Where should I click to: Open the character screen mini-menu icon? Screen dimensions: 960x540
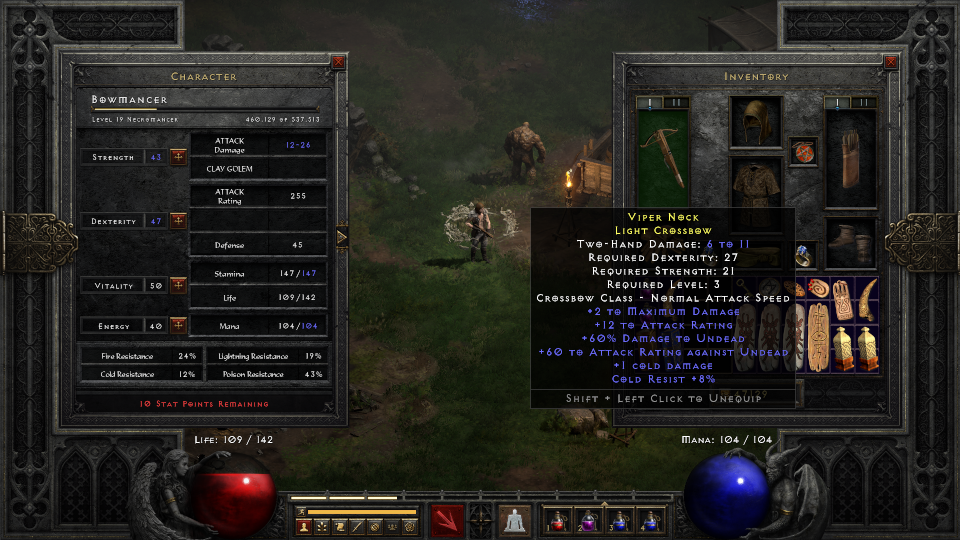303,526
